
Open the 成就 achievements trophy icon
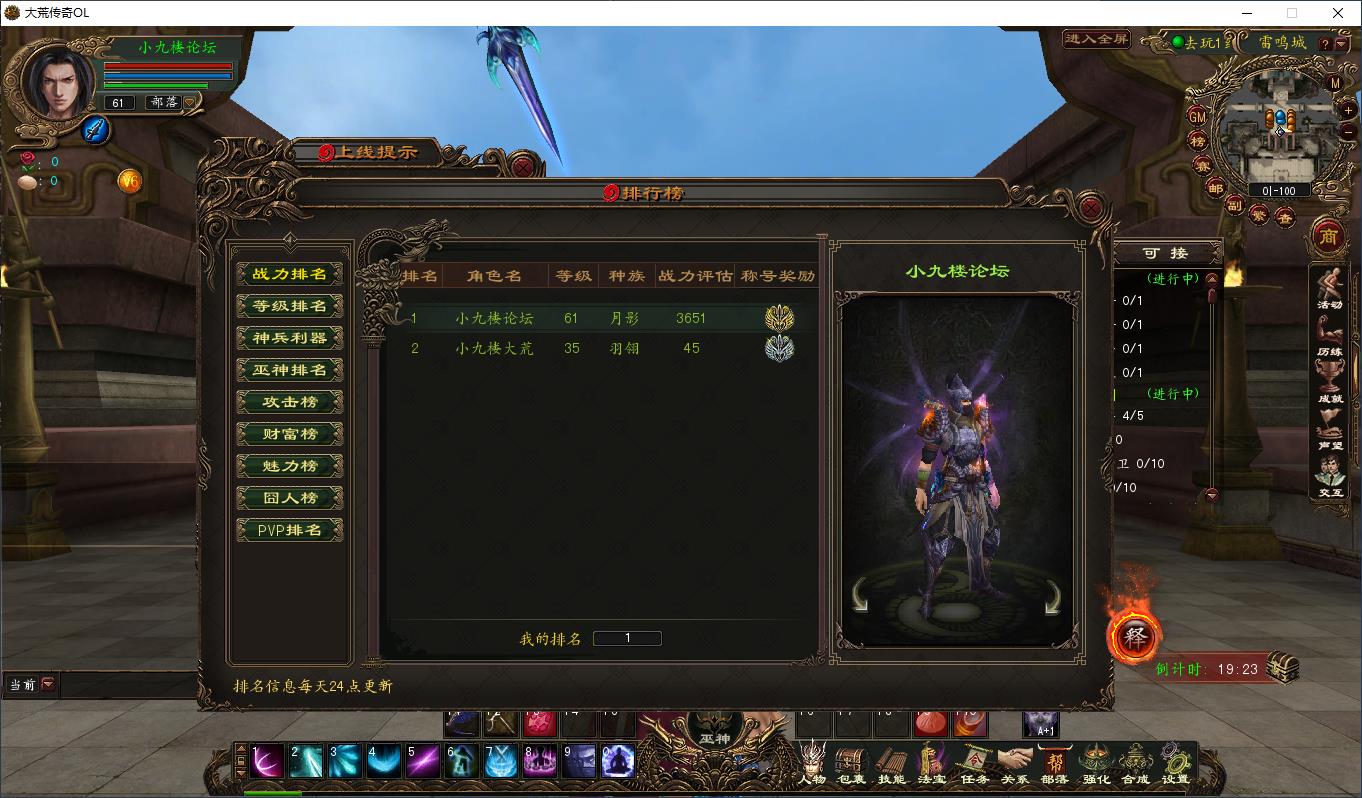pos(1329,383)
